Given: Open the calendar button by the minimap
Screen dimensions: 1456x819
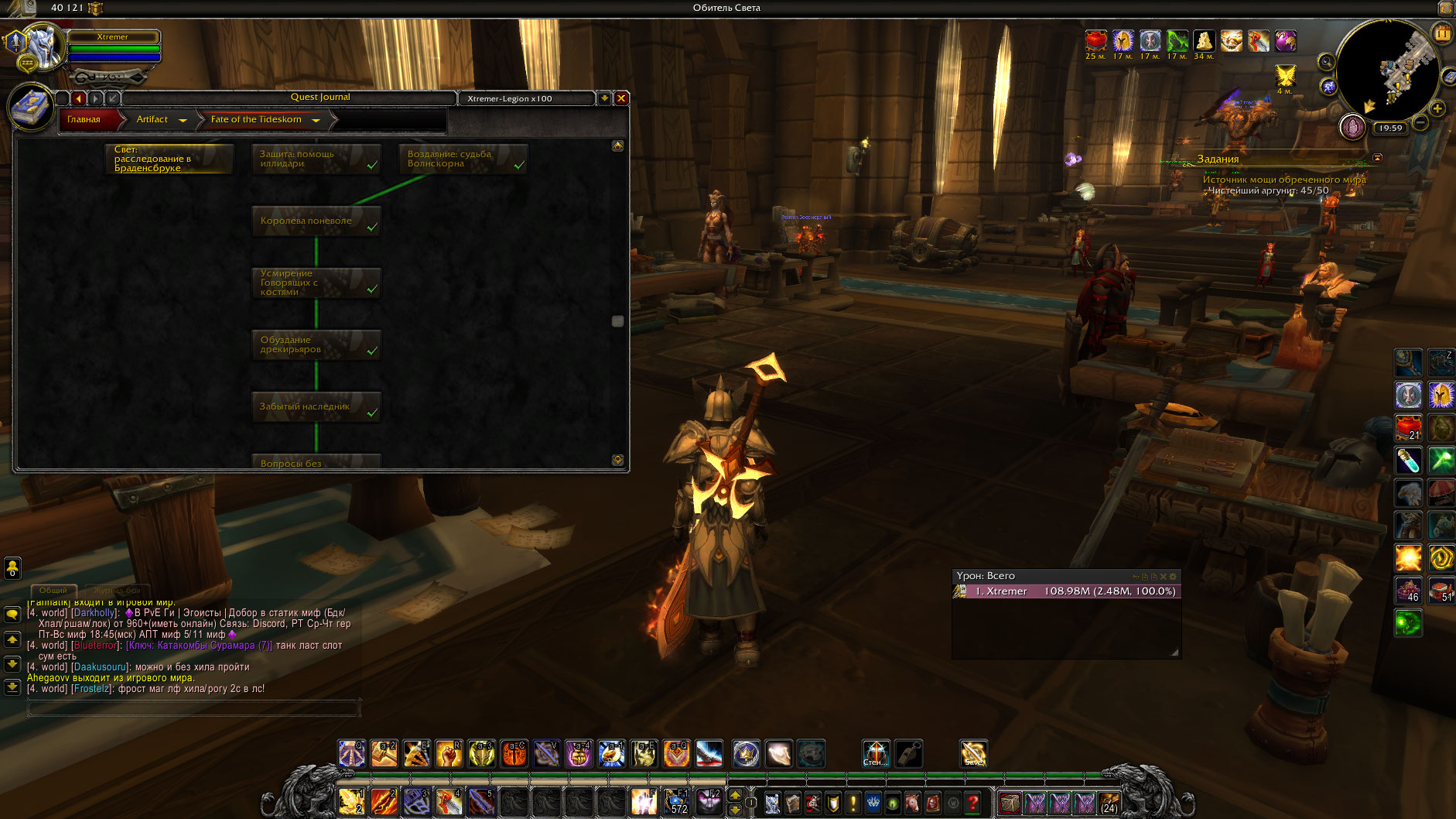Looking at the screenshot, I should tap(1442, 33).
